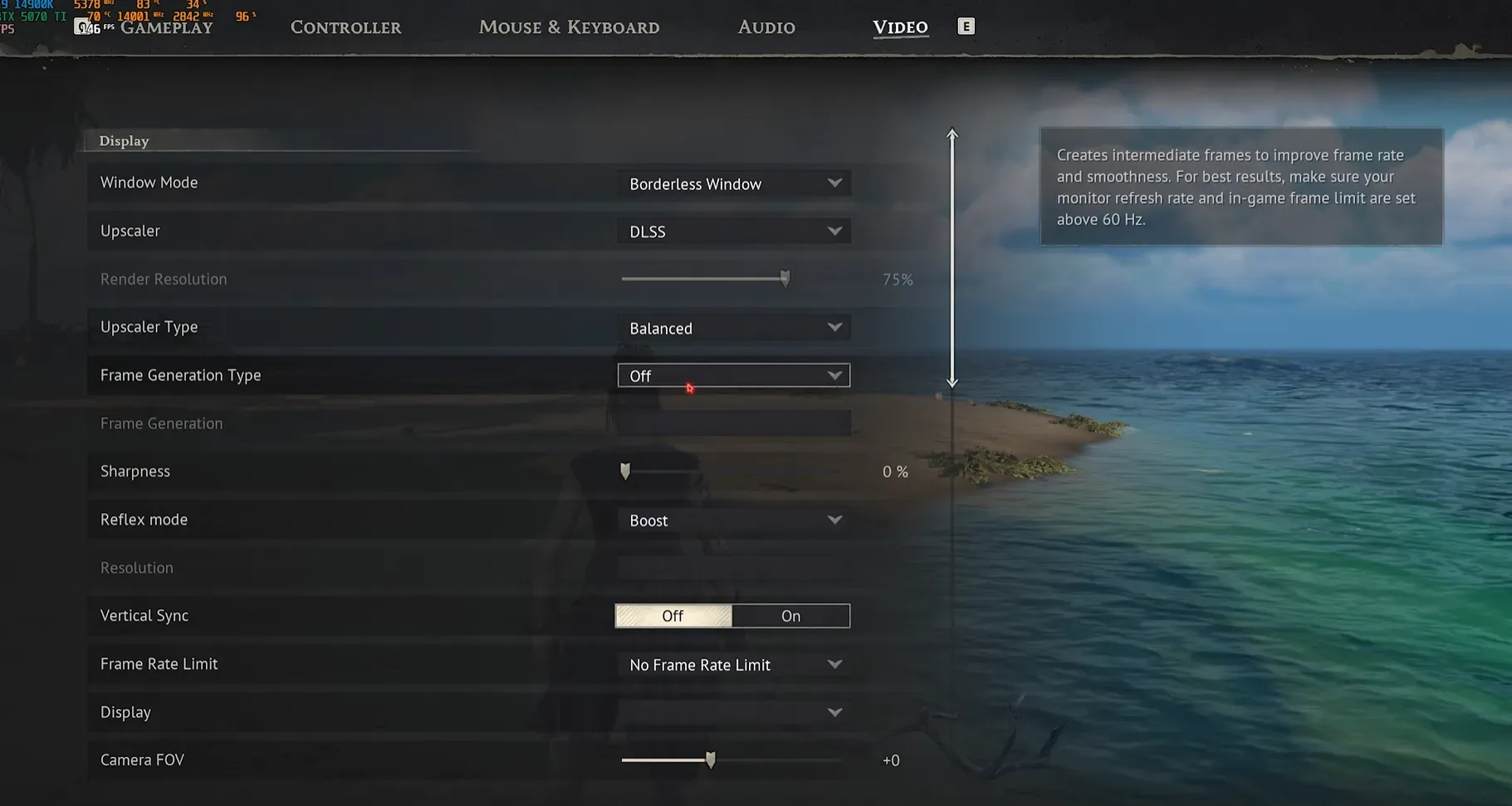Click the frame generation tooltip description box
Image resolution: width=1512 pixels, height=806 pixels.
point(1240,188)
